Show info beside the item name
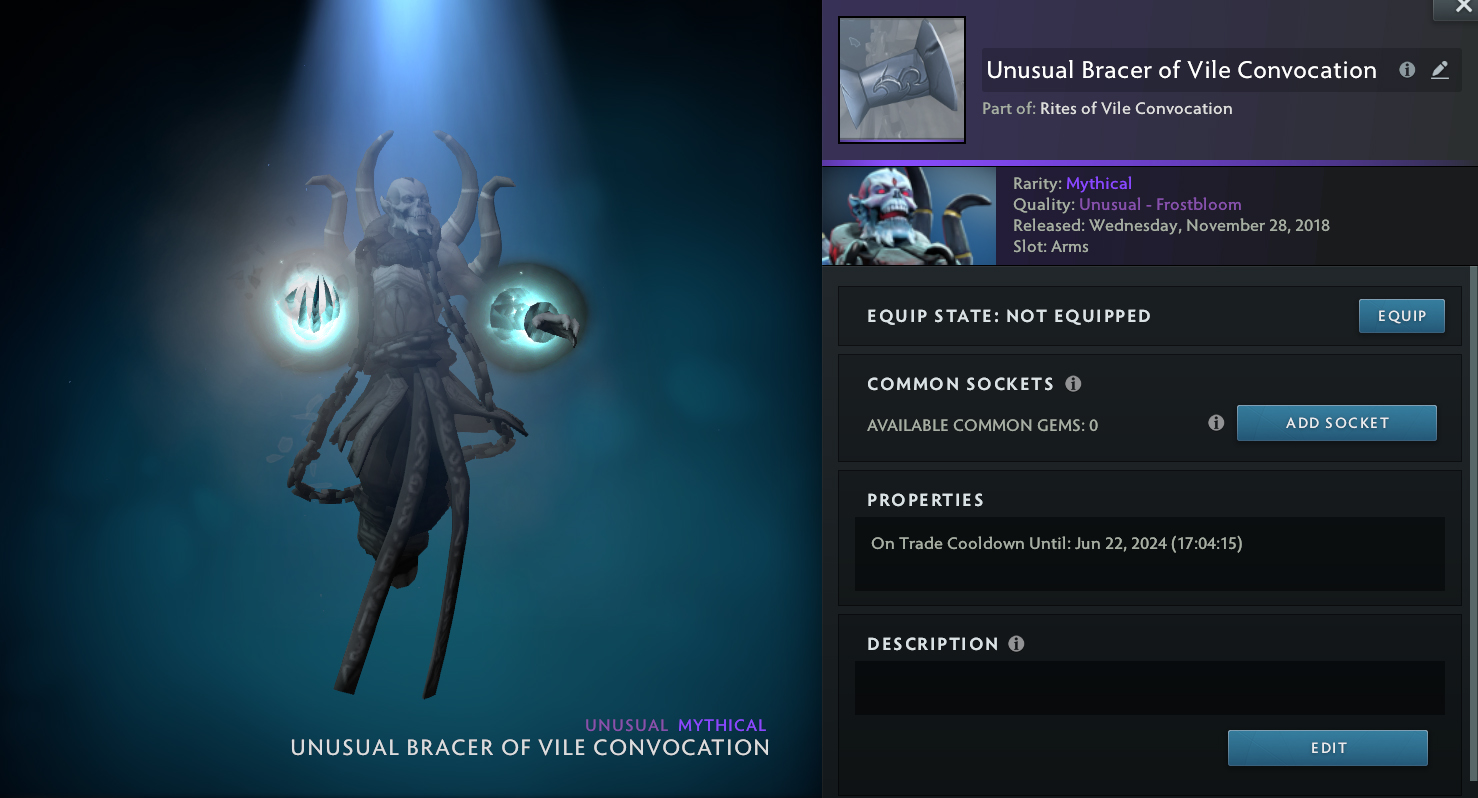This screenshot has width=1478, height=798. (1407, 70)
